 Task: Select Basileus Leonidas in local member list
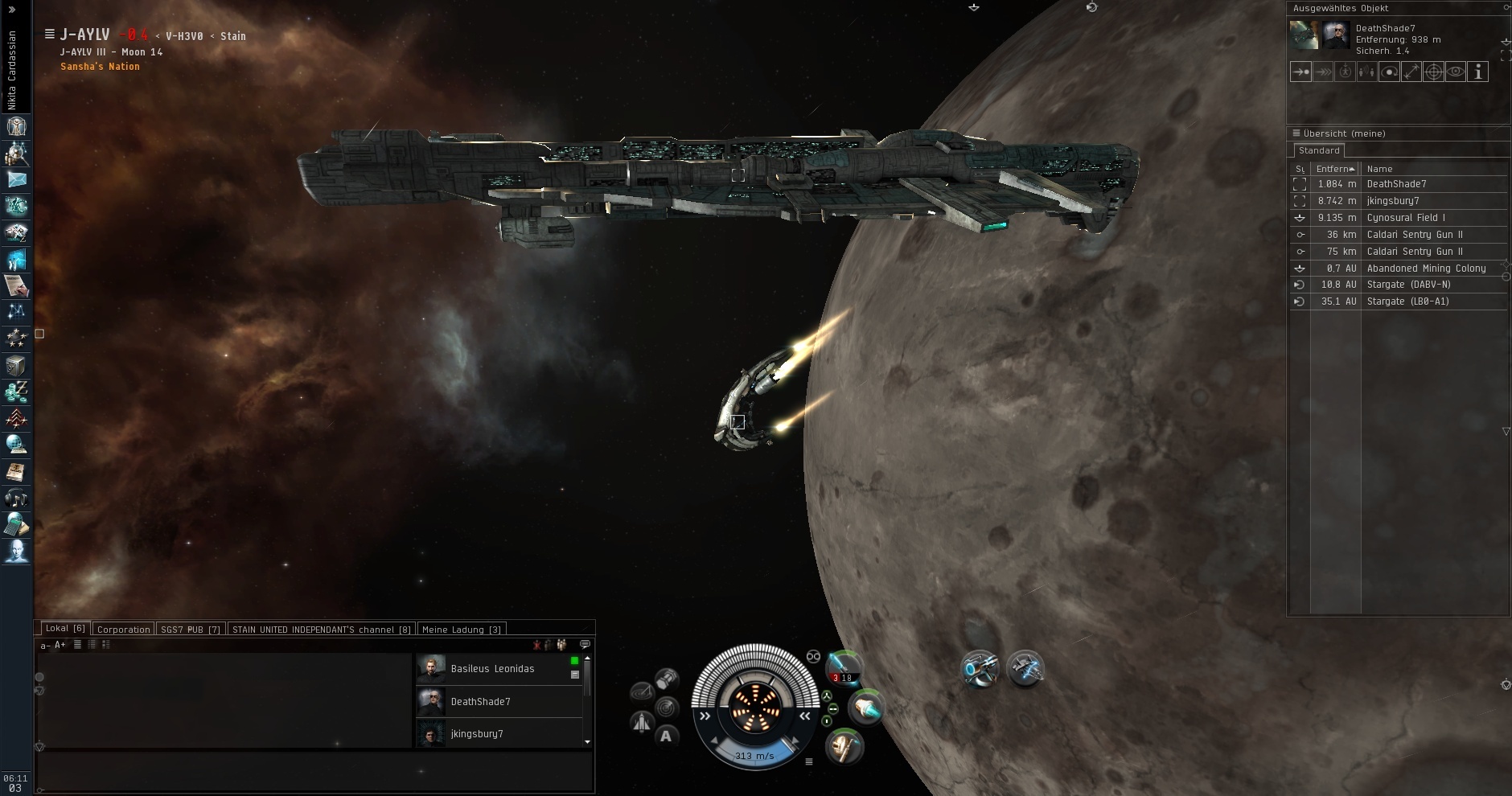pos(492,669)
